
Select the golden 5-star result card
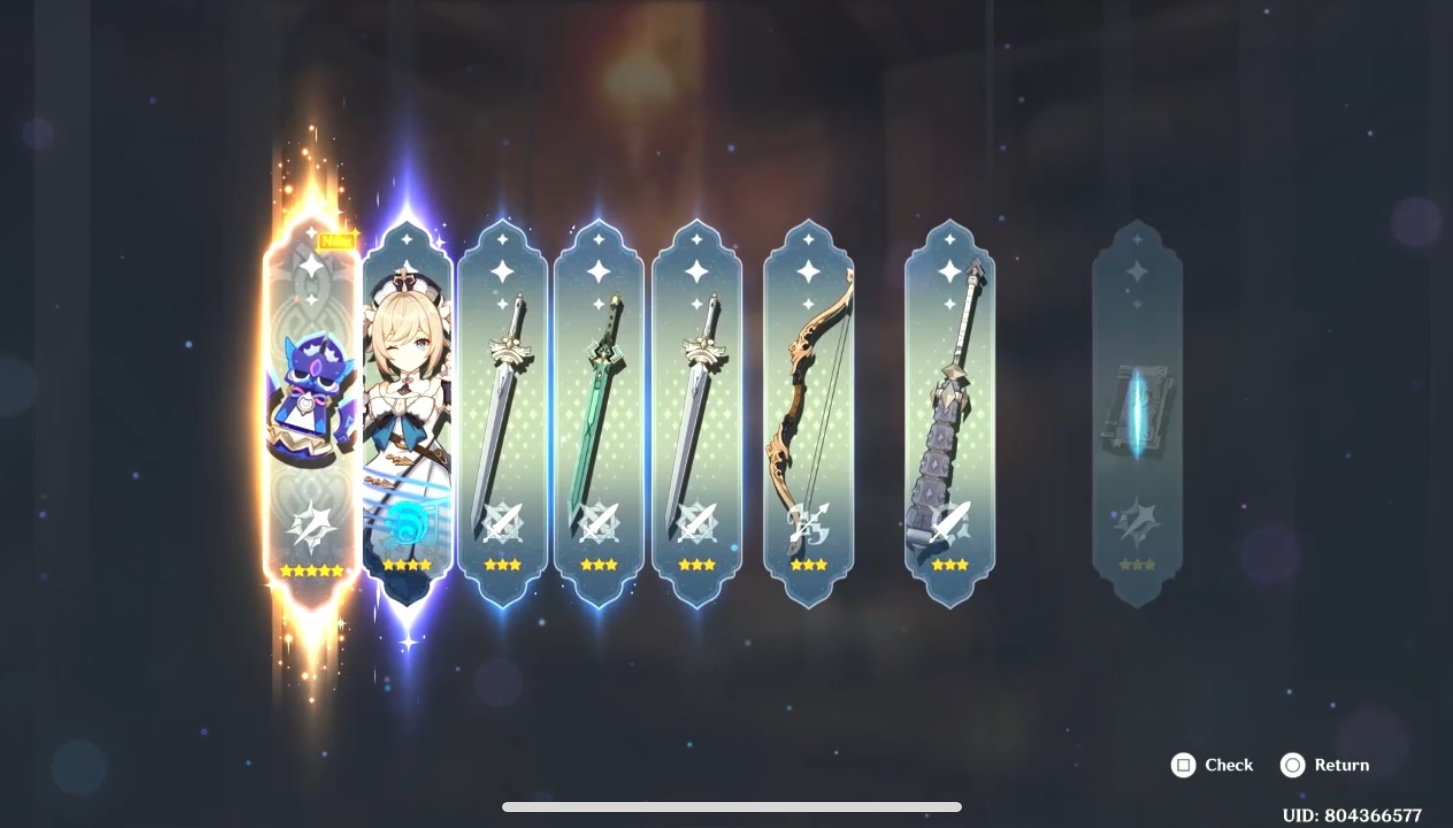pyautogui.click(x=314, y=400)
